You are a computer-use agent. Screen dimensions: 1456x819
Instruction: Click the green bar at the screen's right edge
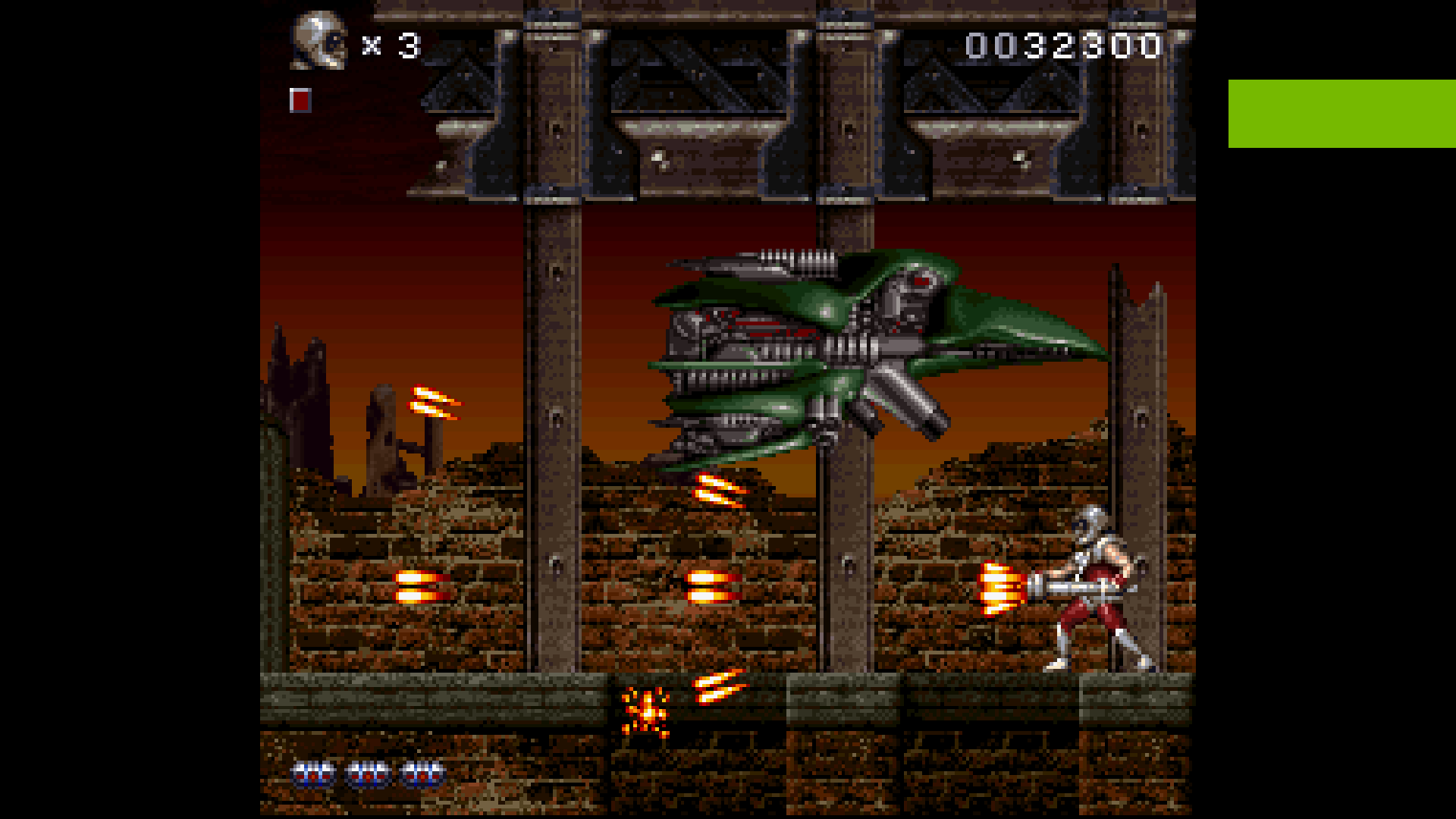1342,114
